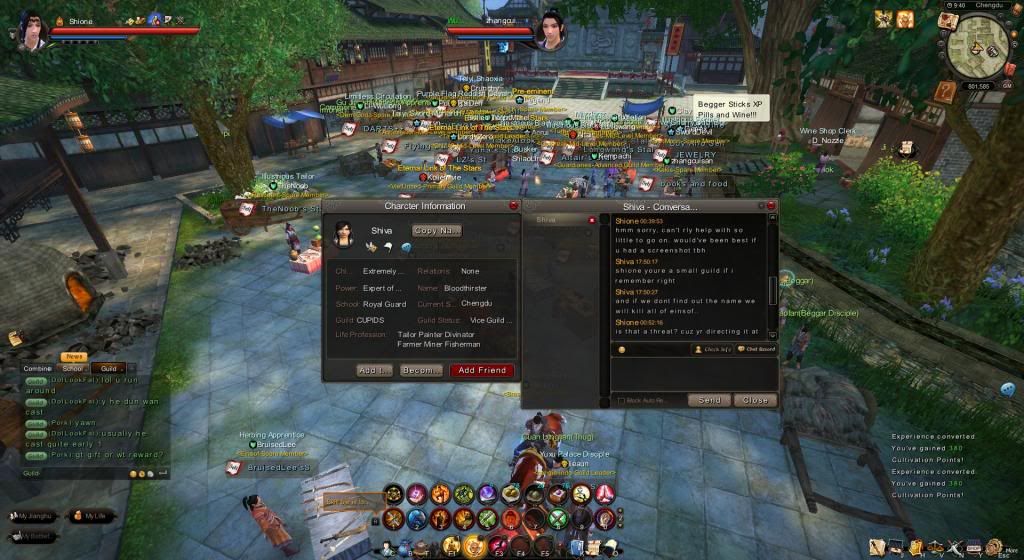Send the chat message to Shiva

(709, 400)
